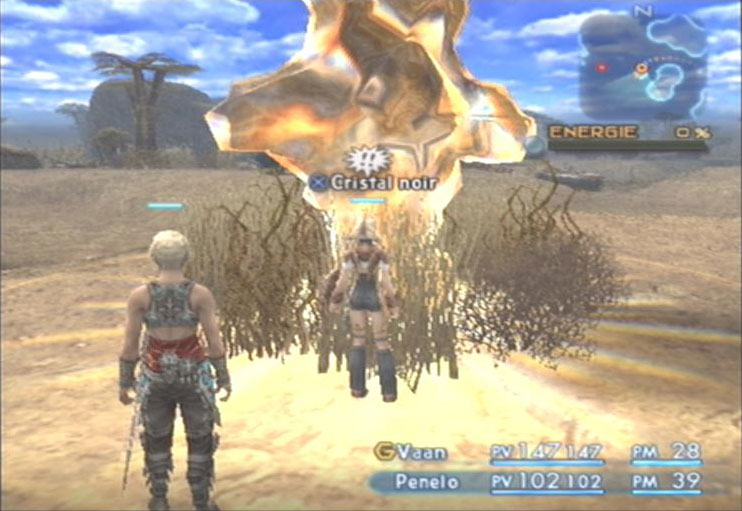The height and width of the screenshot is (511, 742).
Task: Choose the Cristal noir target label
Action: [369, 182]
